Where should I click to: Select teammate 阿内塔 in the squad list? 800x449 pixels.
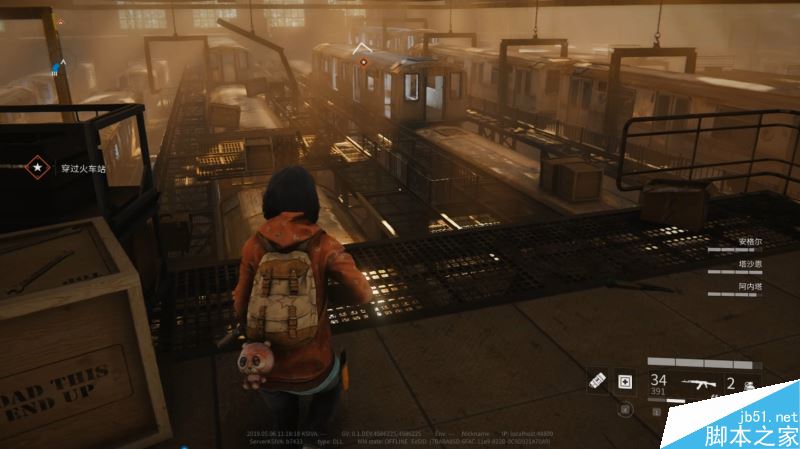coord(749,286)
